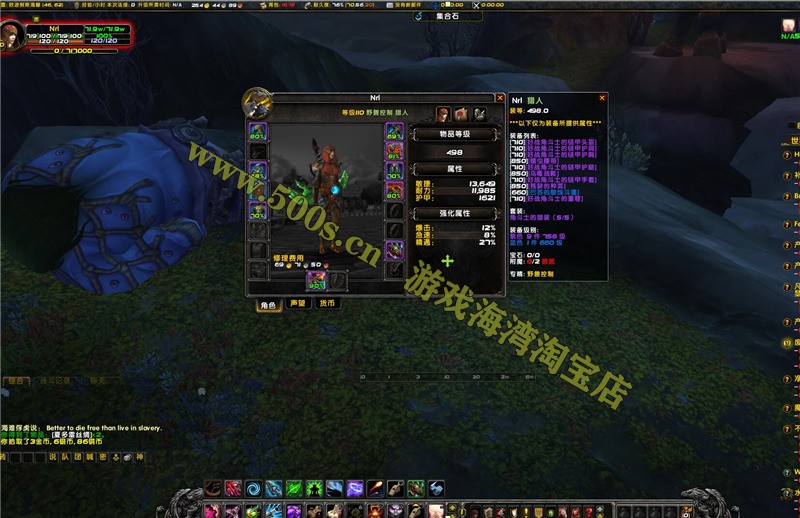Select the head armor slot at 80%

pyautogui.click(x=257, y=131)
